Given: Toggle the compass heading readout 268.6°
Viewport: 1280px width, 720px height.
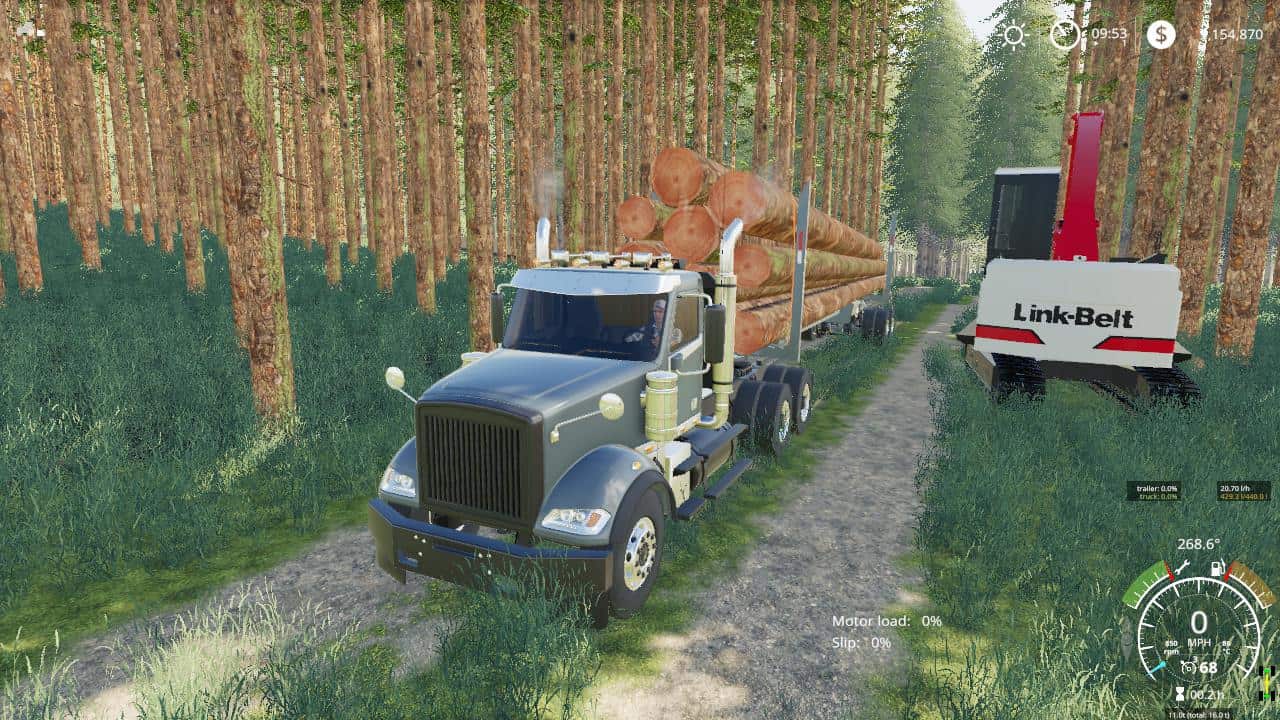Looking at the screenshot, I should click(1199, 544).
